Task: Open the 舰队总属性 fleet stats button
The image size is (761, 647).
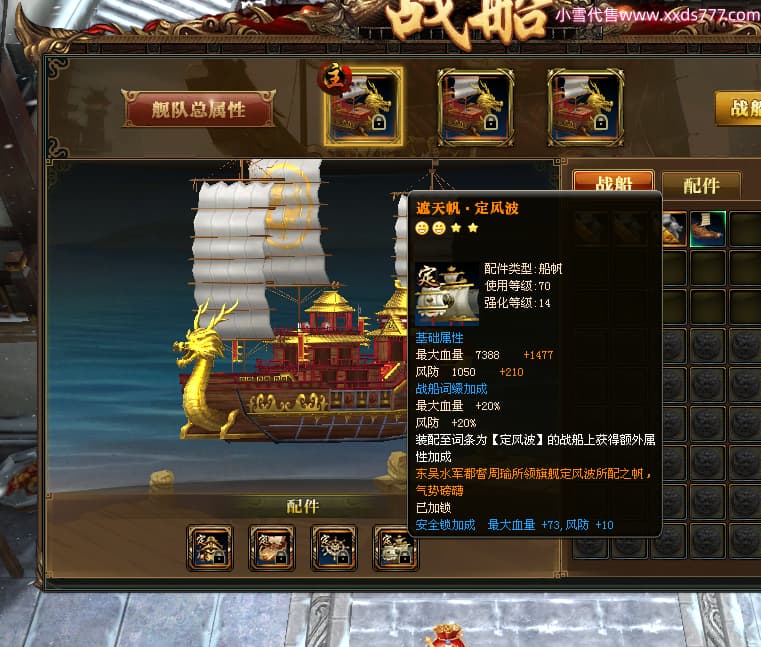Action: coord(199,109)
